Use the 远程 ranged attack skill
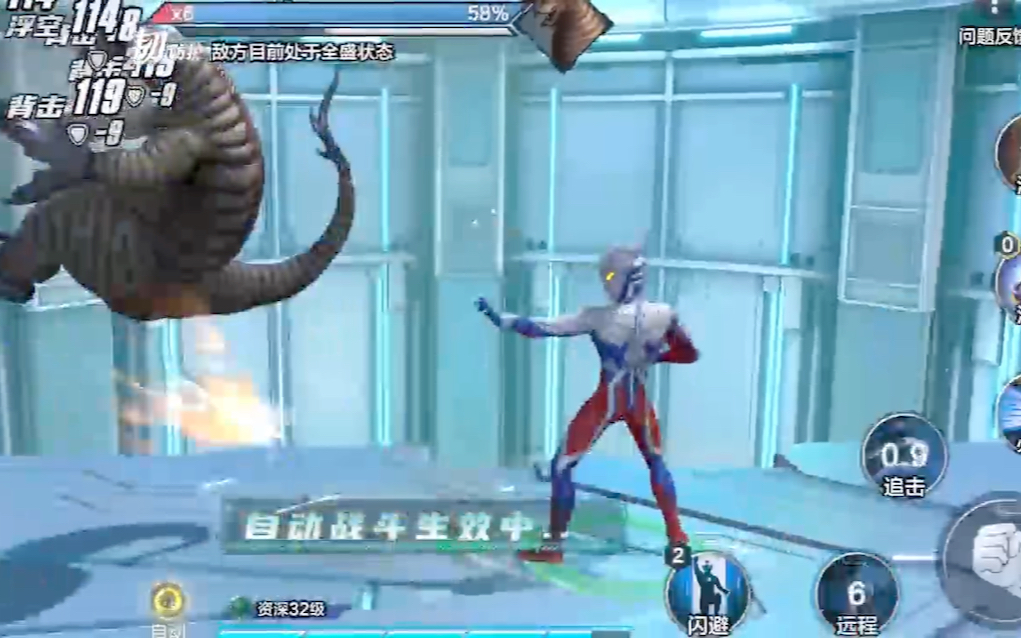 pyautogui.click(x=856, y=595)
